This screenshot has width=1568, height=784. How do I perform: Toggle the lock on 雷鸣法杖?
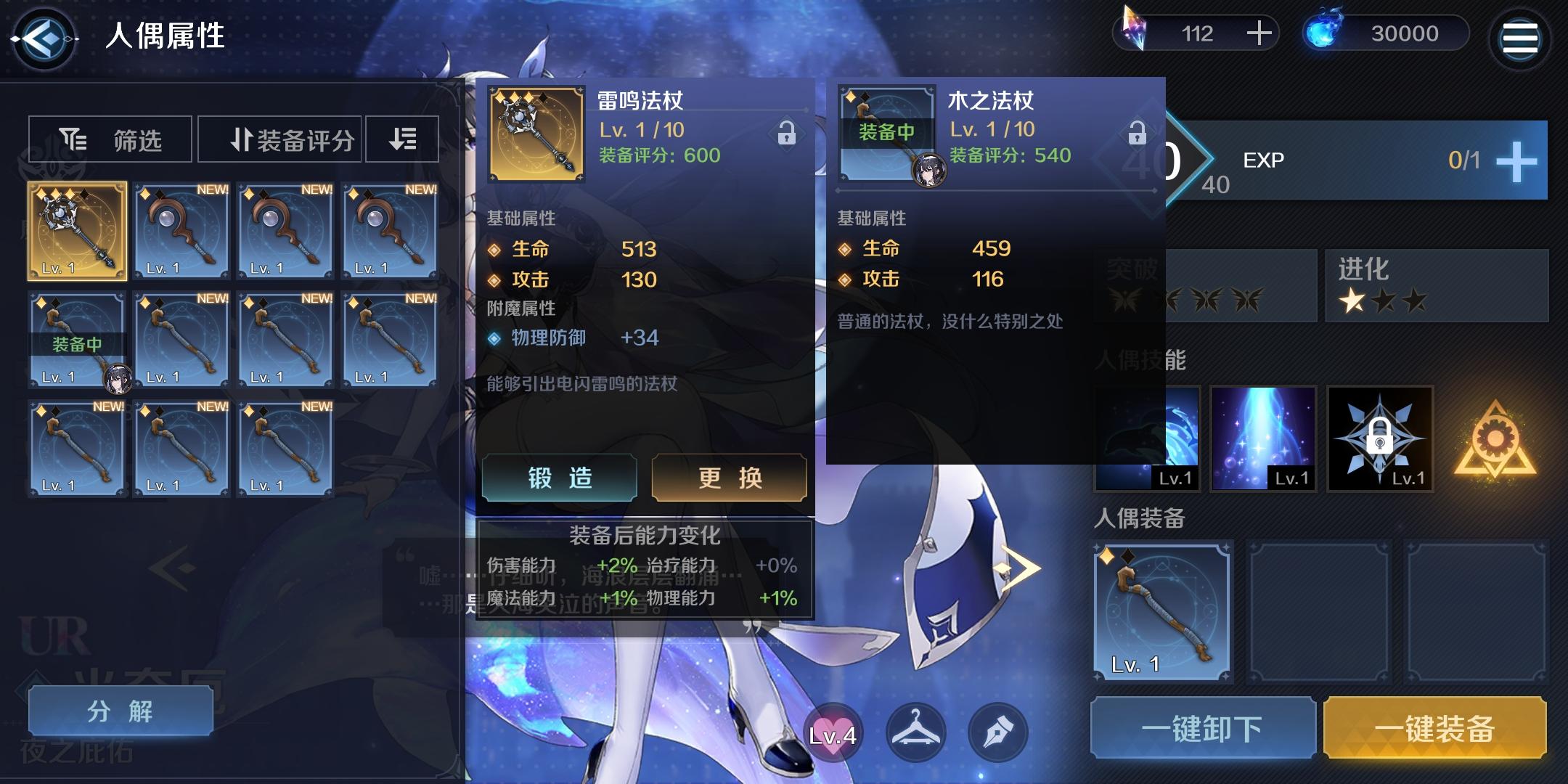(788, 134)
